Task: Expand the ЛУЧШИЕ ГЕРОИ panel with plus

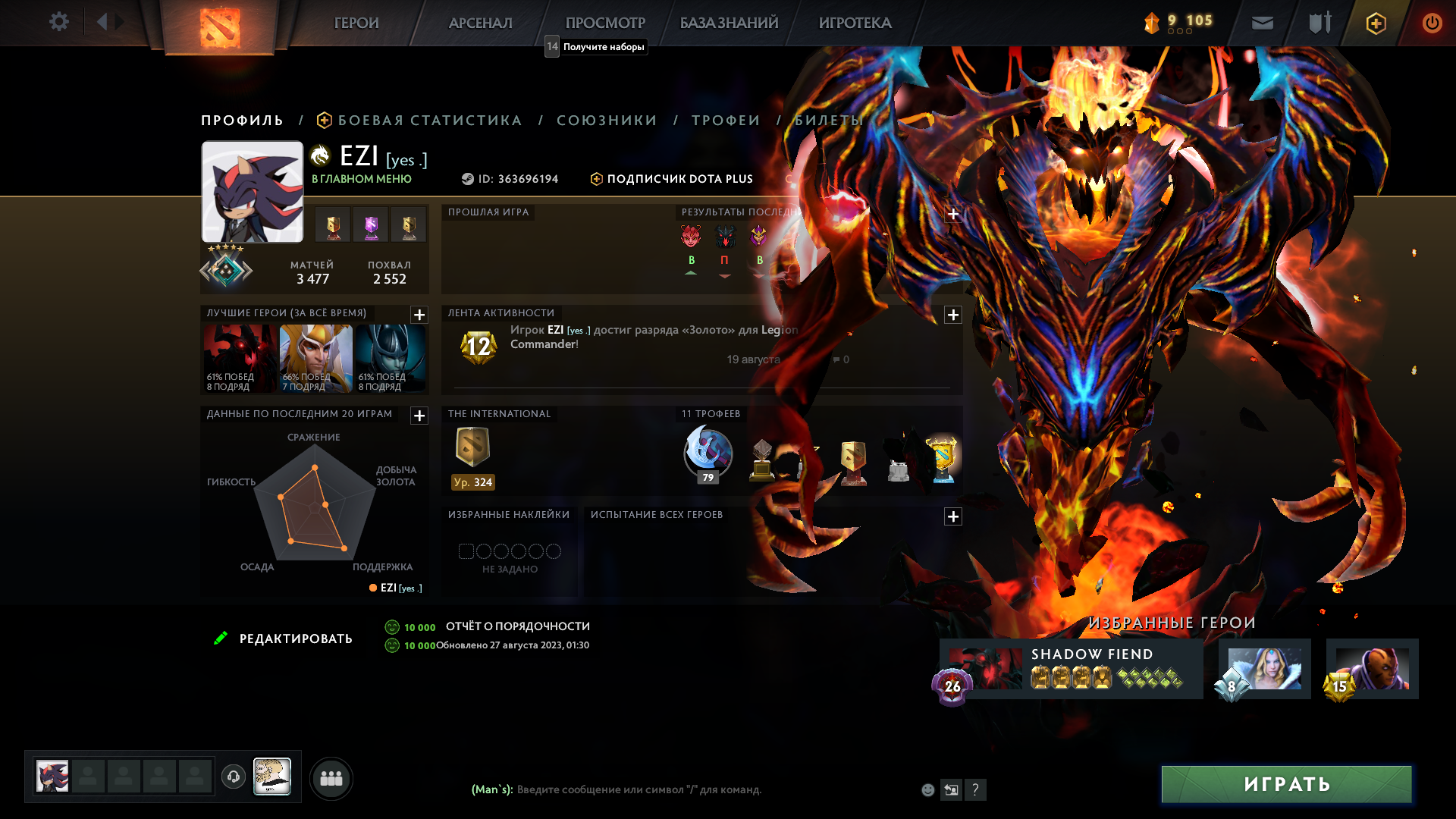Action: click(418, 315)
